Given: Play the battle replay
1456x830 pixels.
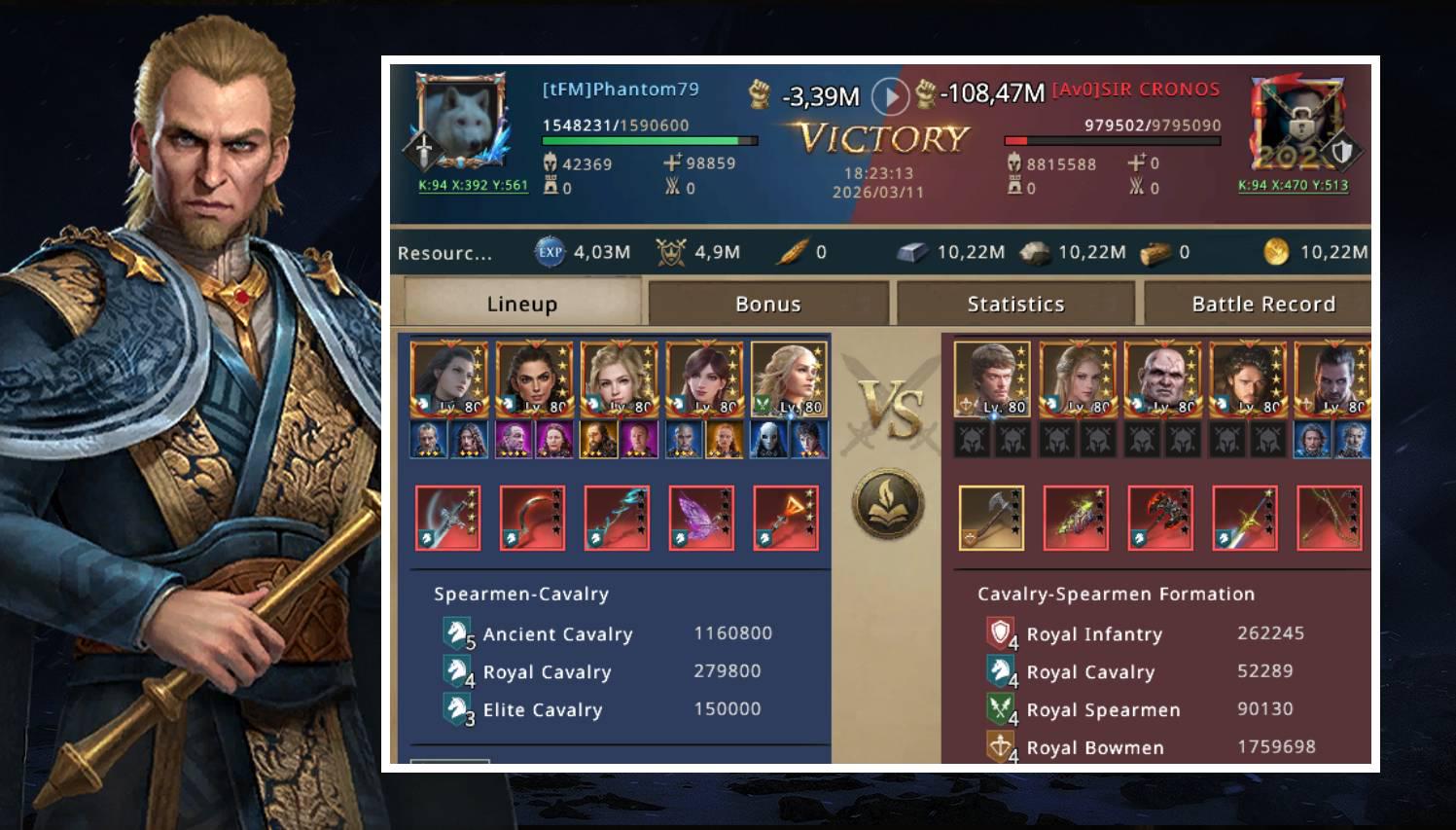Looking at the screenshot, I should coord(890,96).
